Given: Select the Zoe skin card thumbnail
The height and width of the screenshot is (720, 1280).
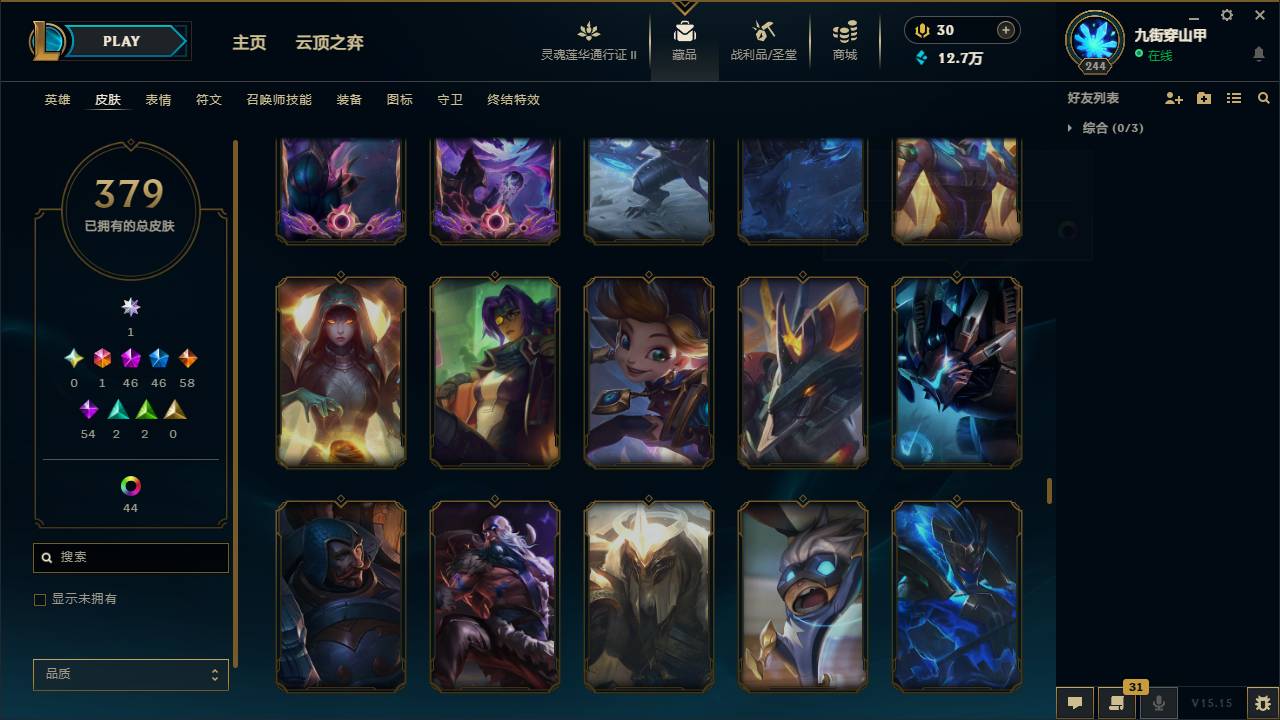Looking at the screenshot, I should pos(649,371).
